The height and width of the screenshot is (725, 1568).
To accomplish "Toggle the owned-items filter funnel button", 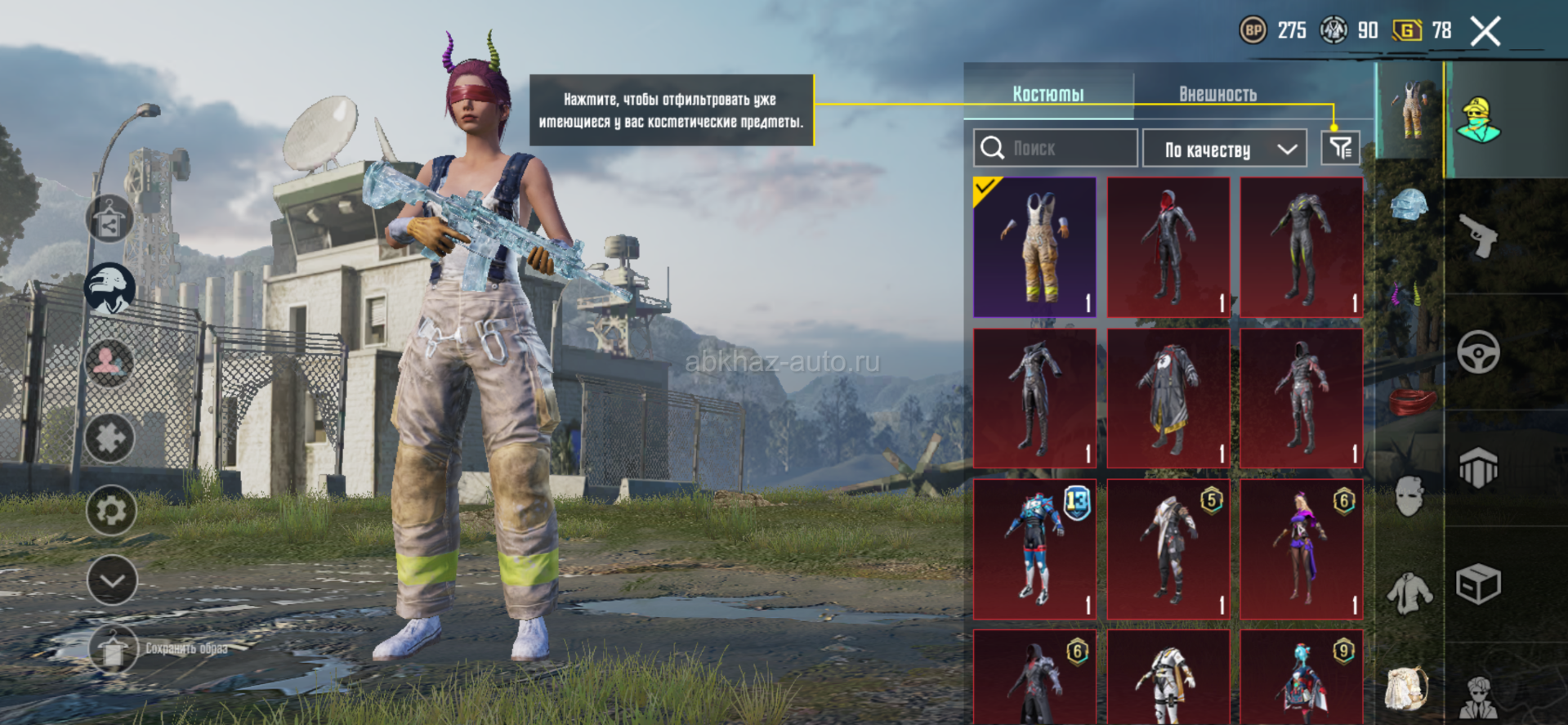I will pos(1340,148).
